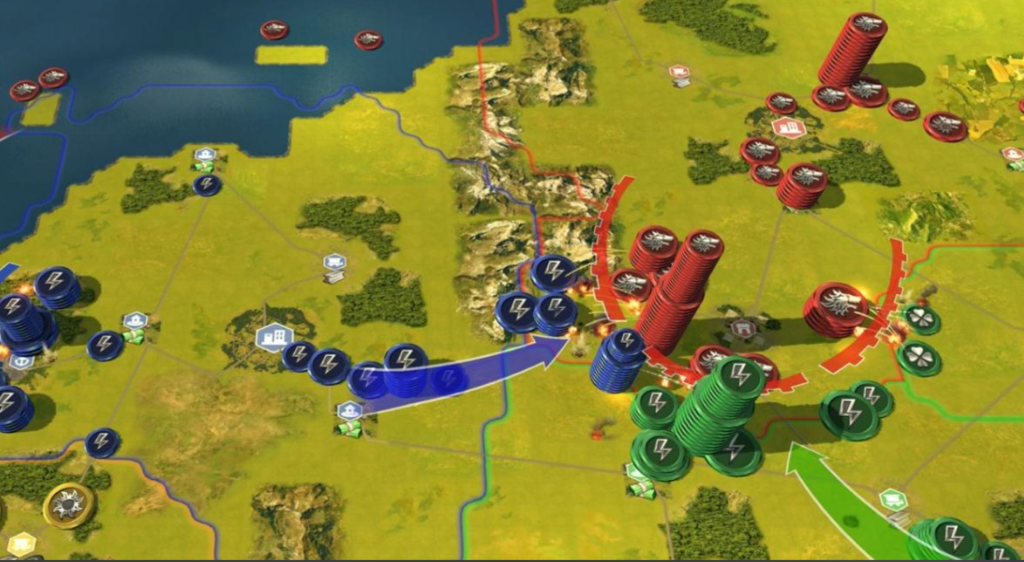This screenshot has width=1024, height=562.
Task: Click the large blue-white city building marker
Action: [x=271, y=338]
